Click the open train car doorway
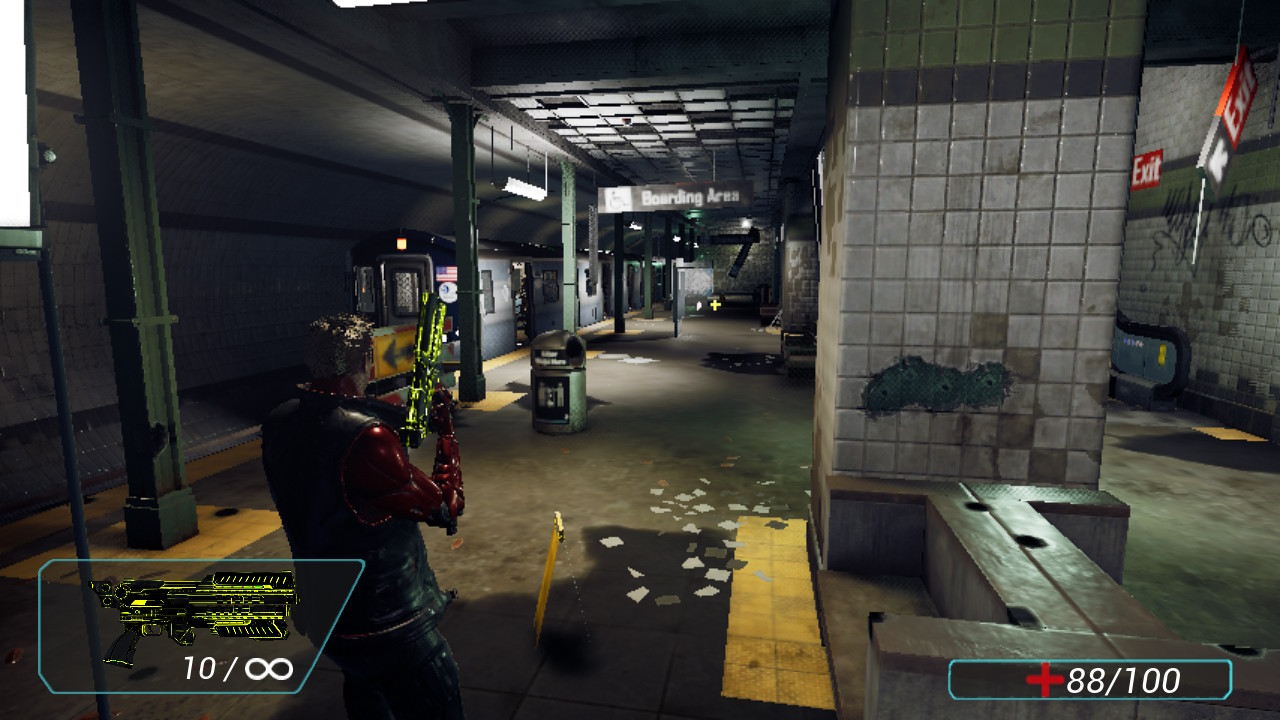 coord(520,300)
